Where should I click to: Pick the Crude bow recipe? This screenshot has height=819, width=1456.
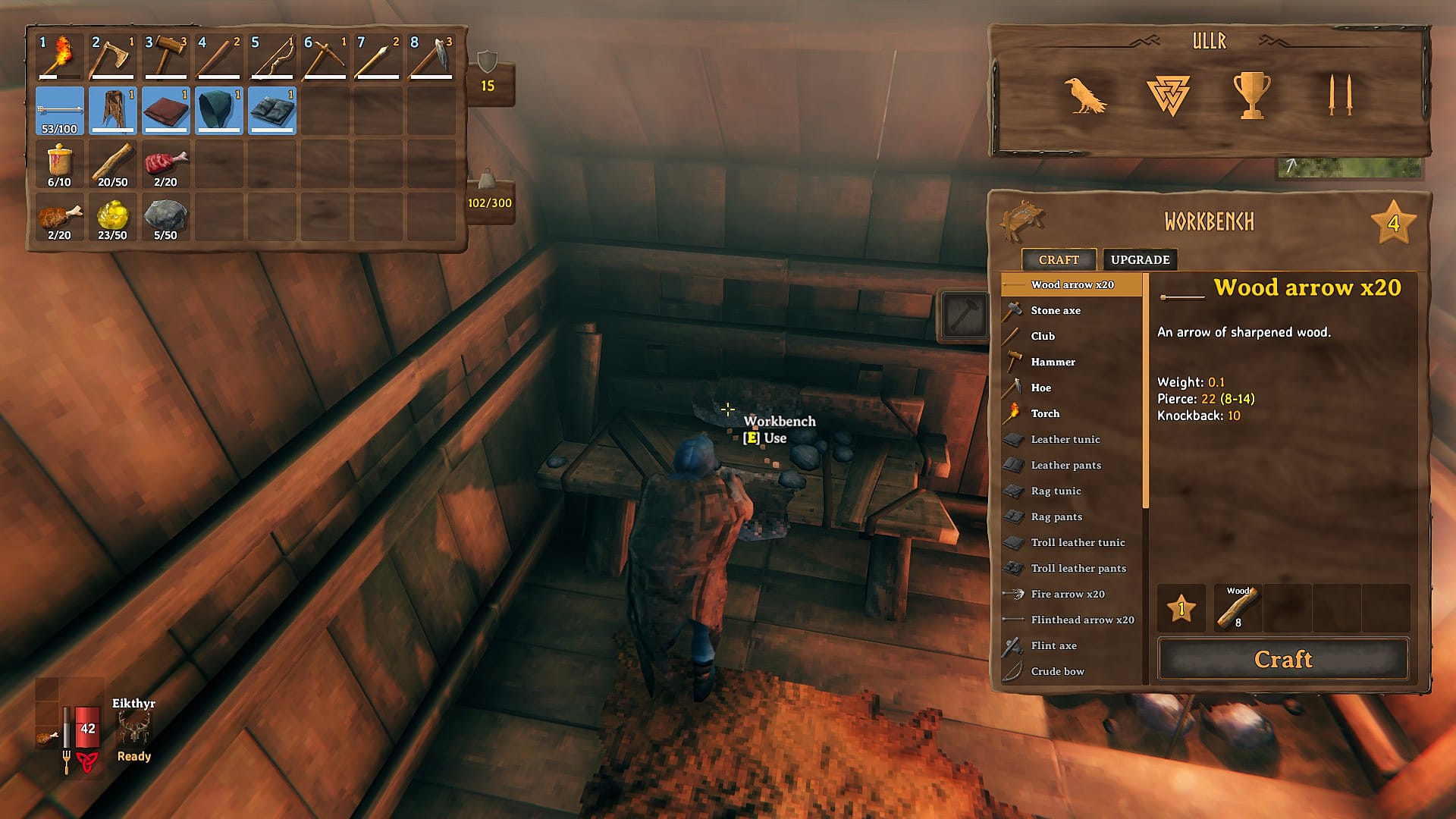(x=1057, y=671)
